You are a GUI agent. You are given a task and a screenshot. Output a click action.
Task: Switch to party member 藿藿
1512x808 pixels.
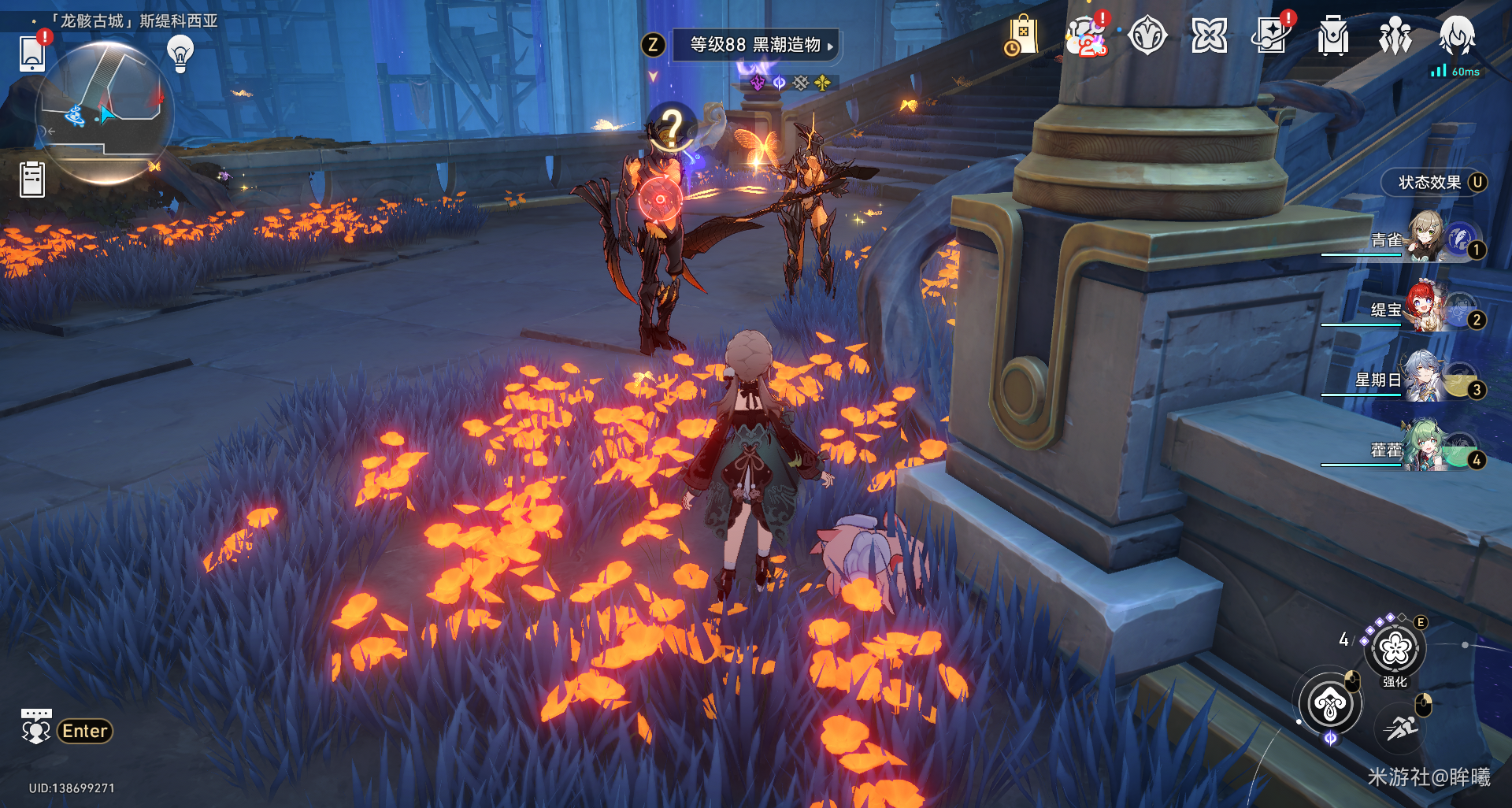(x=1425, y=447)
